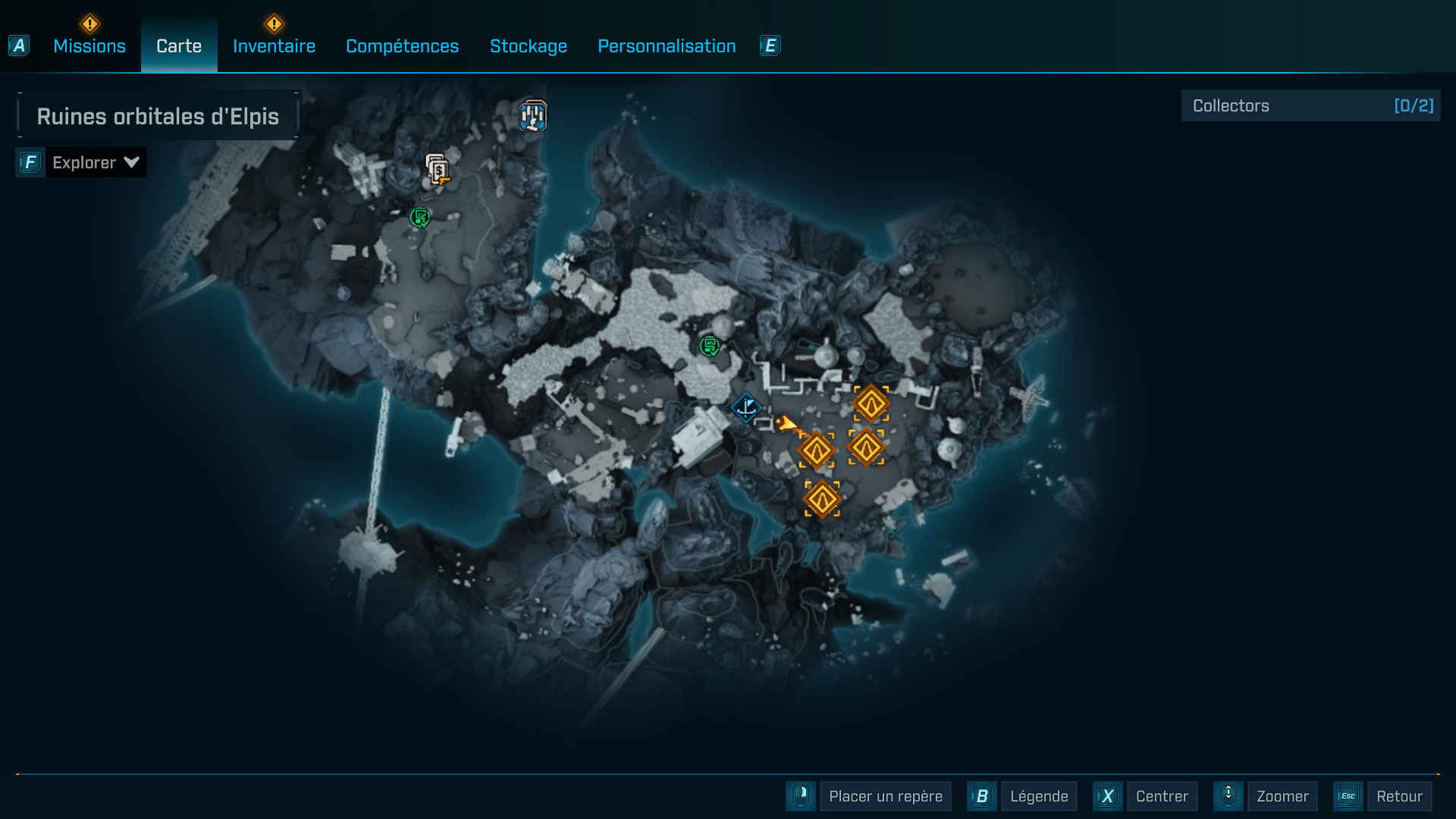The width and height of the screenshot is (1456, 819).
Task: Click the vending machine marker on the map
Action: click(x=437, y=170)
